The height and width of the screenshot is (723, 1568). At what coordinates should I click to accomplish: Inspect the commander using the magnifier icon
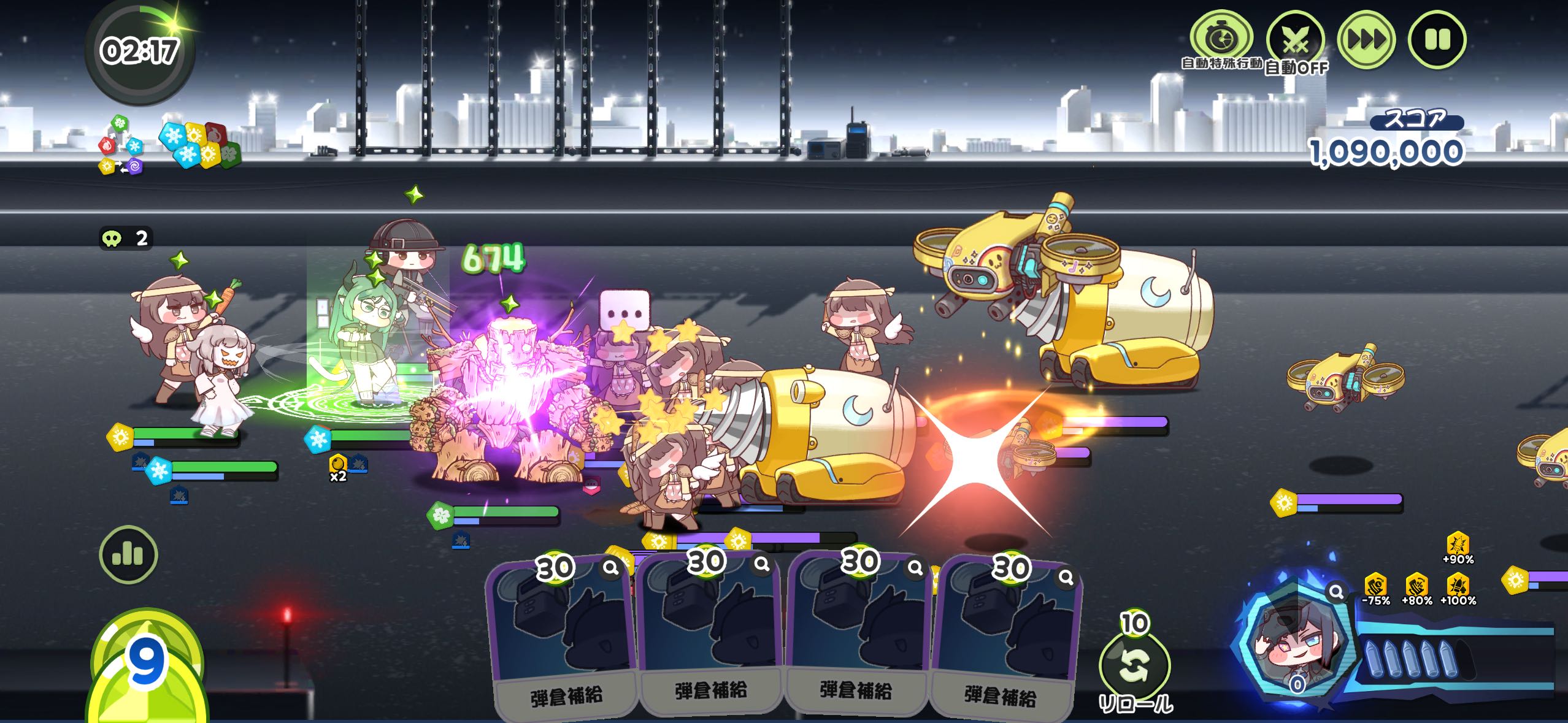coord(1335,592)
